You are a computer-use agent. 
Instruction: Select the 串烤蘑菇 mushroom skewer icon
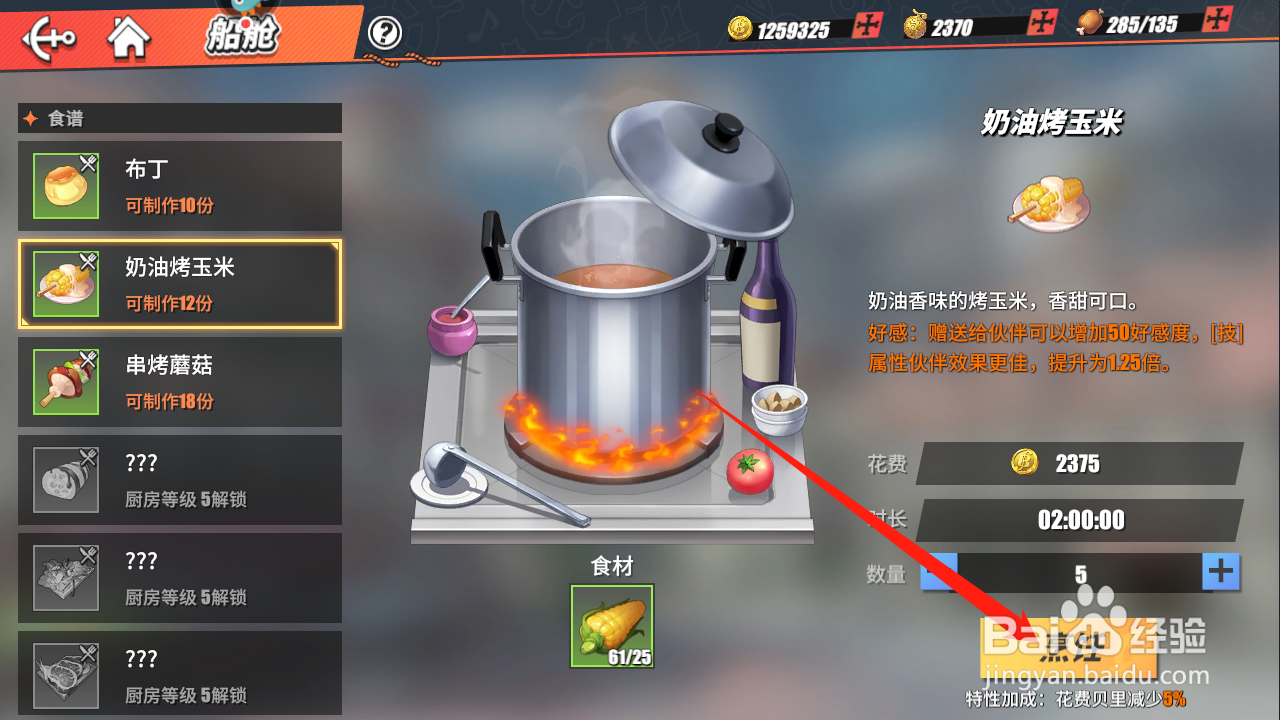(x=65, y=381)
